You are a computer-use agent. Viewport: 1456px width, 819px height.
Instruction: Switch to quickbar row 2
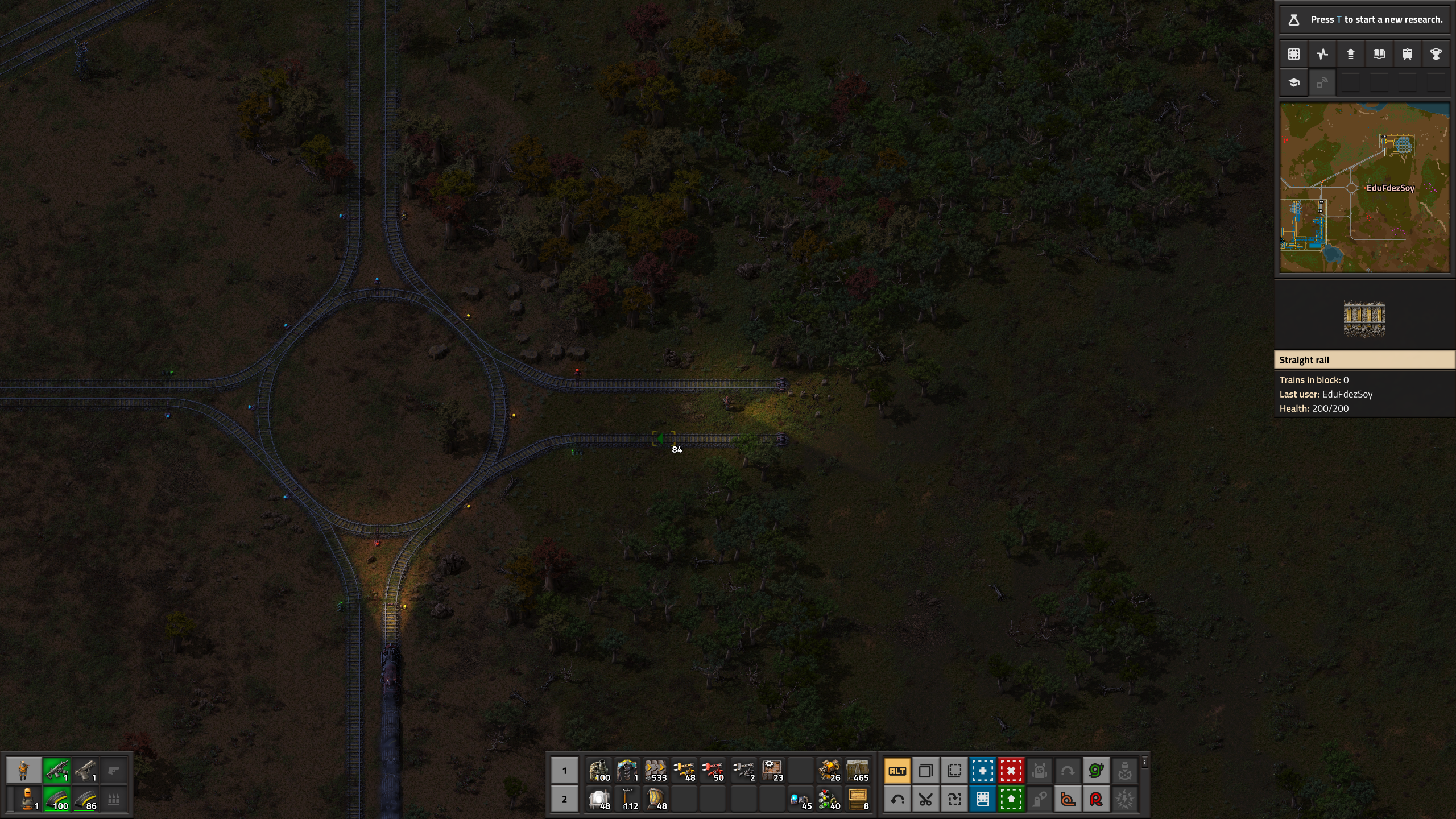[x=564, y=799]
